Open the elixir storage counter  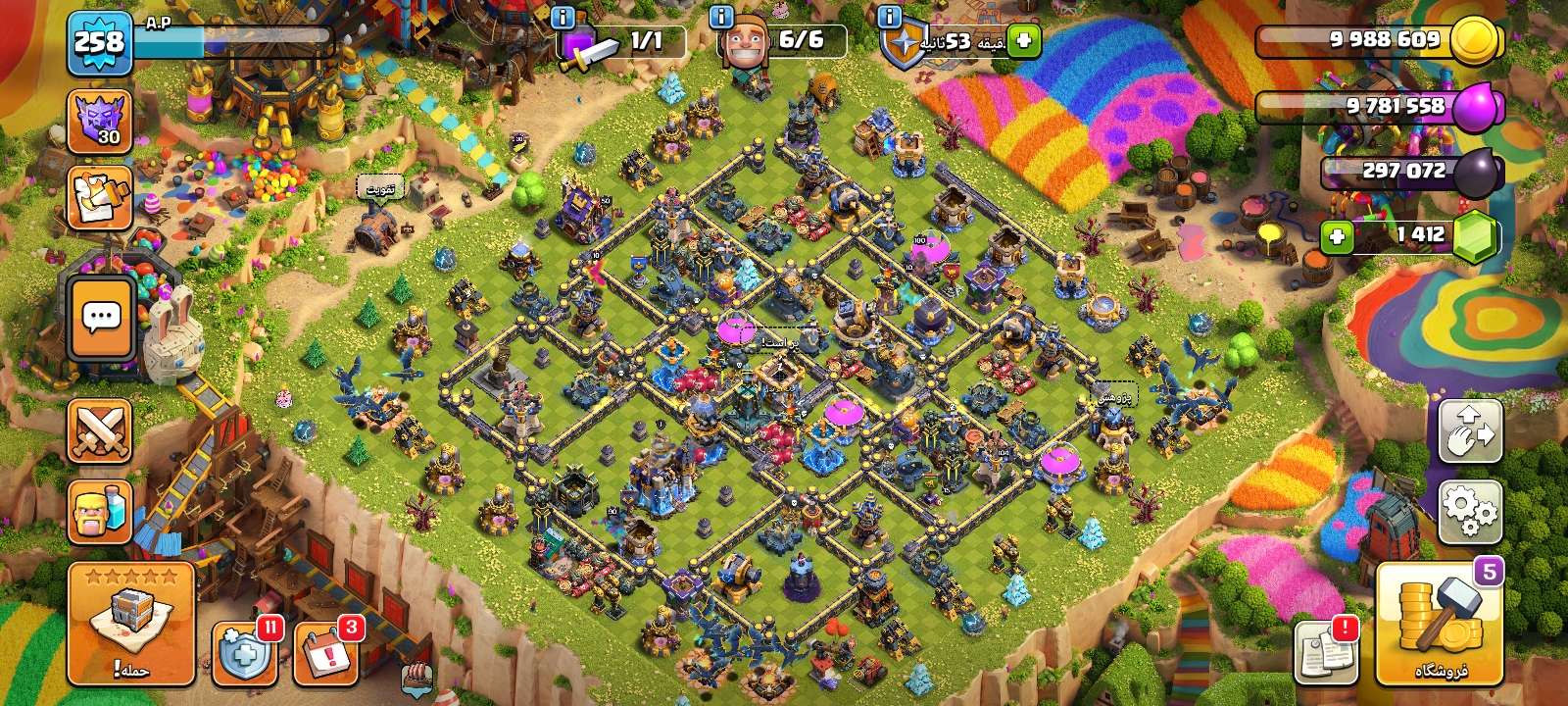coord(1382,106)
